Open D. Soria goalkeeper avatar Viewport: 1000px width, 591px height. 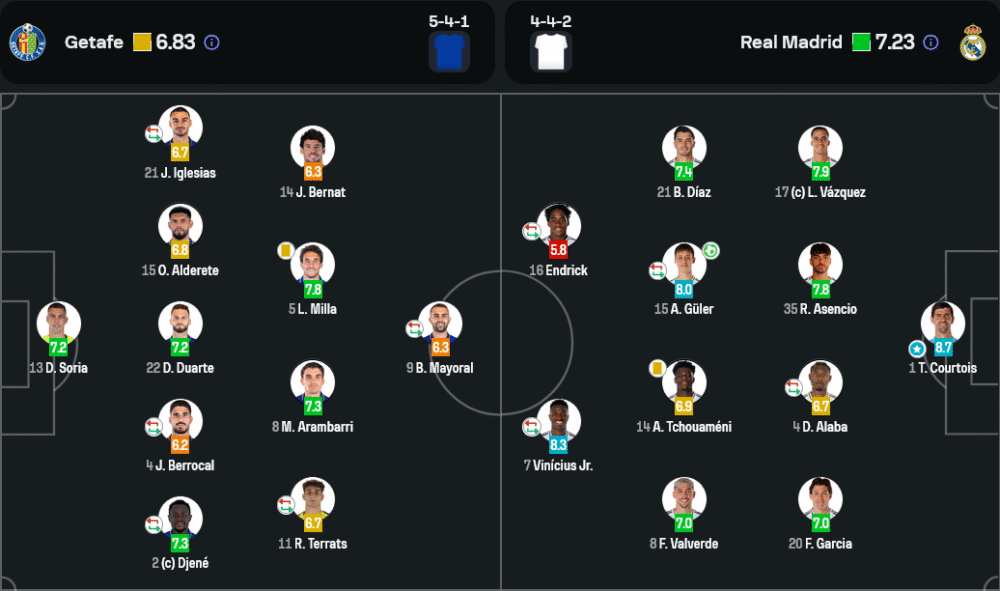58,324
